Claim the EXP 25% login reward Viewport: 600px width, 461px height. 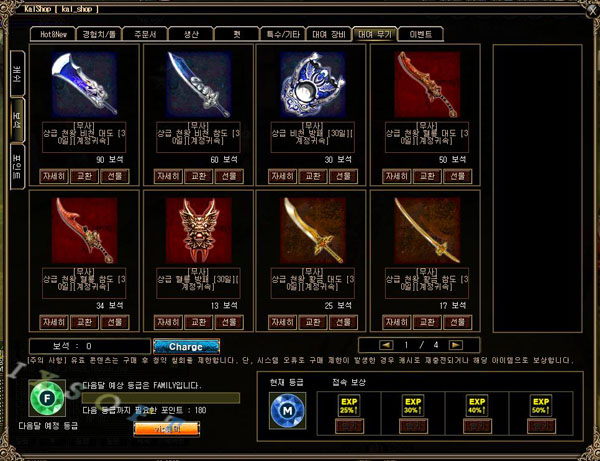tap(350, 427)
